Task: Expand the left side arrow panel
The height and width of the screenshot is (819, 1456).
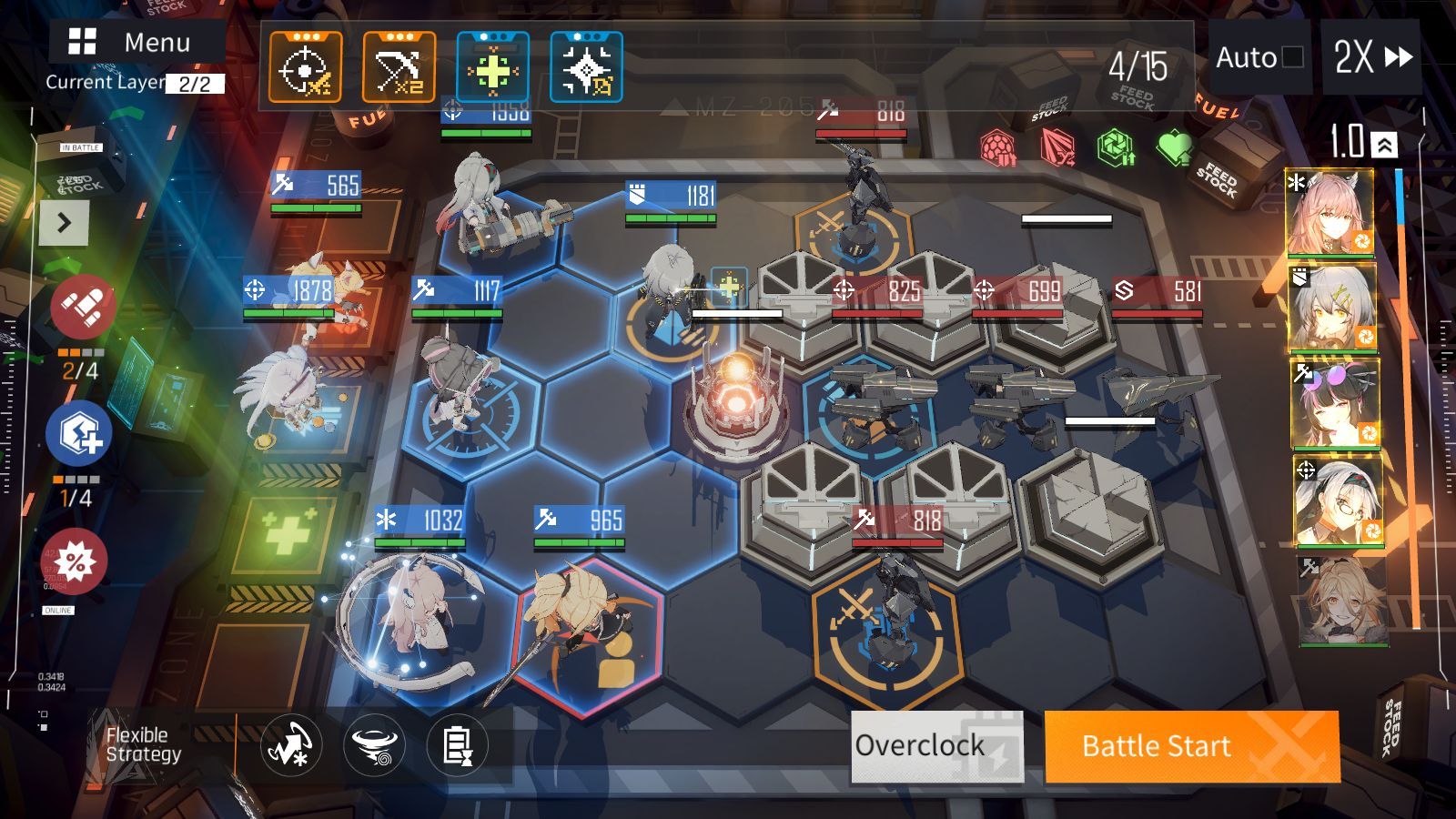Action: [x=64, y=222]
